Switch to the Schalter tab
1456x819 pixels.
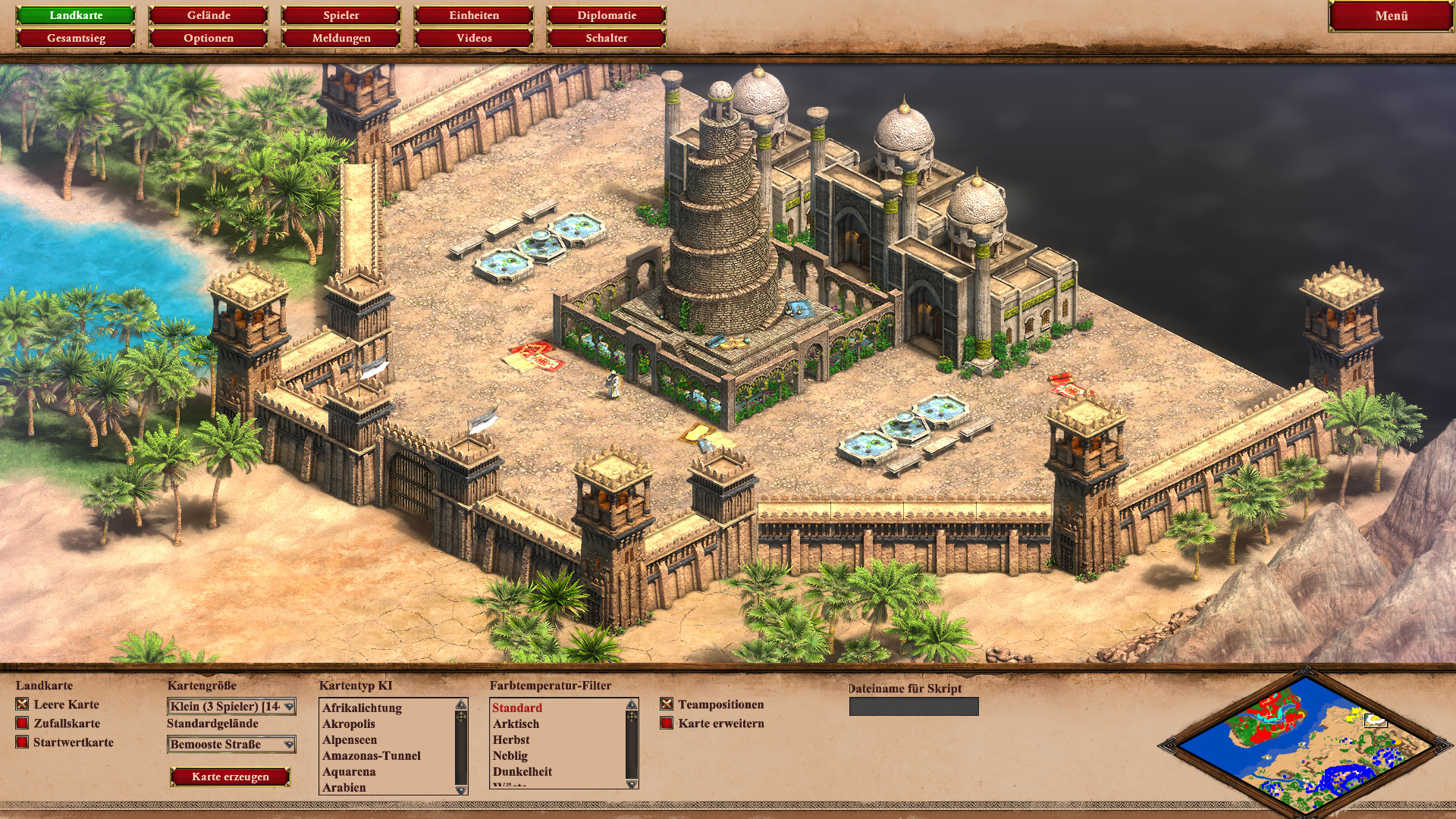[607, 38]
